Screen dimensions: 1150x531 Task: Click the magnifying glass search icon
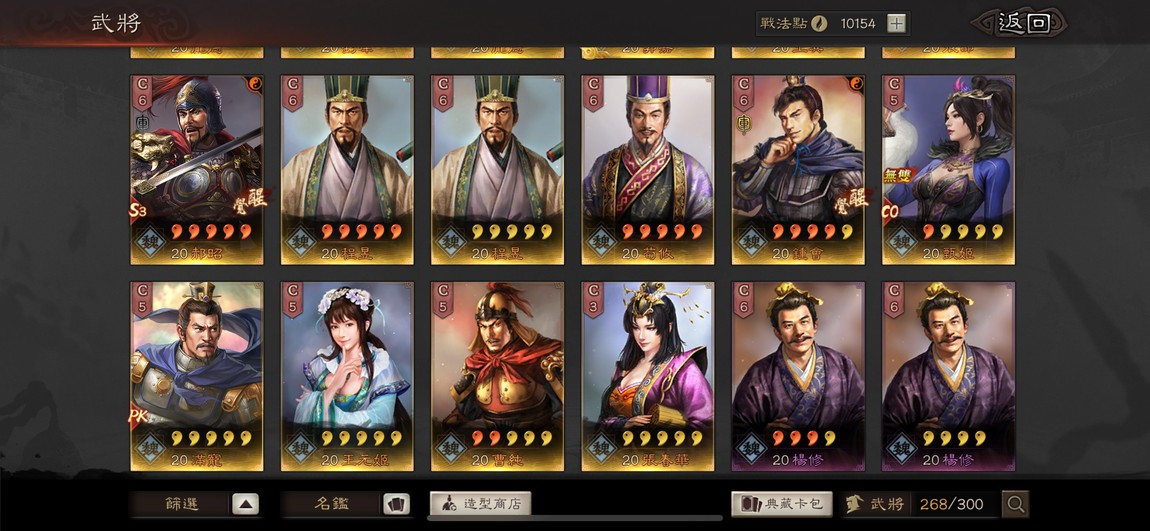(x=1015, y=504)
